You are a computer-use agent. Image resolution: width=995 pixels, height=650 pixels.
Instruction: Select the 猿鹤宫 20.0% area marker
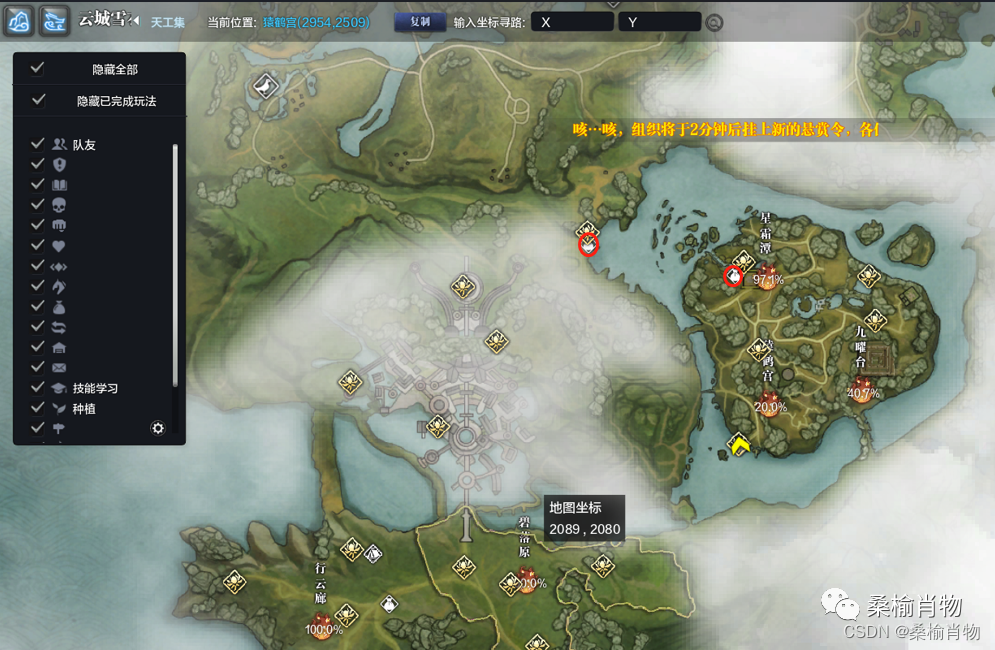[770, 402]
